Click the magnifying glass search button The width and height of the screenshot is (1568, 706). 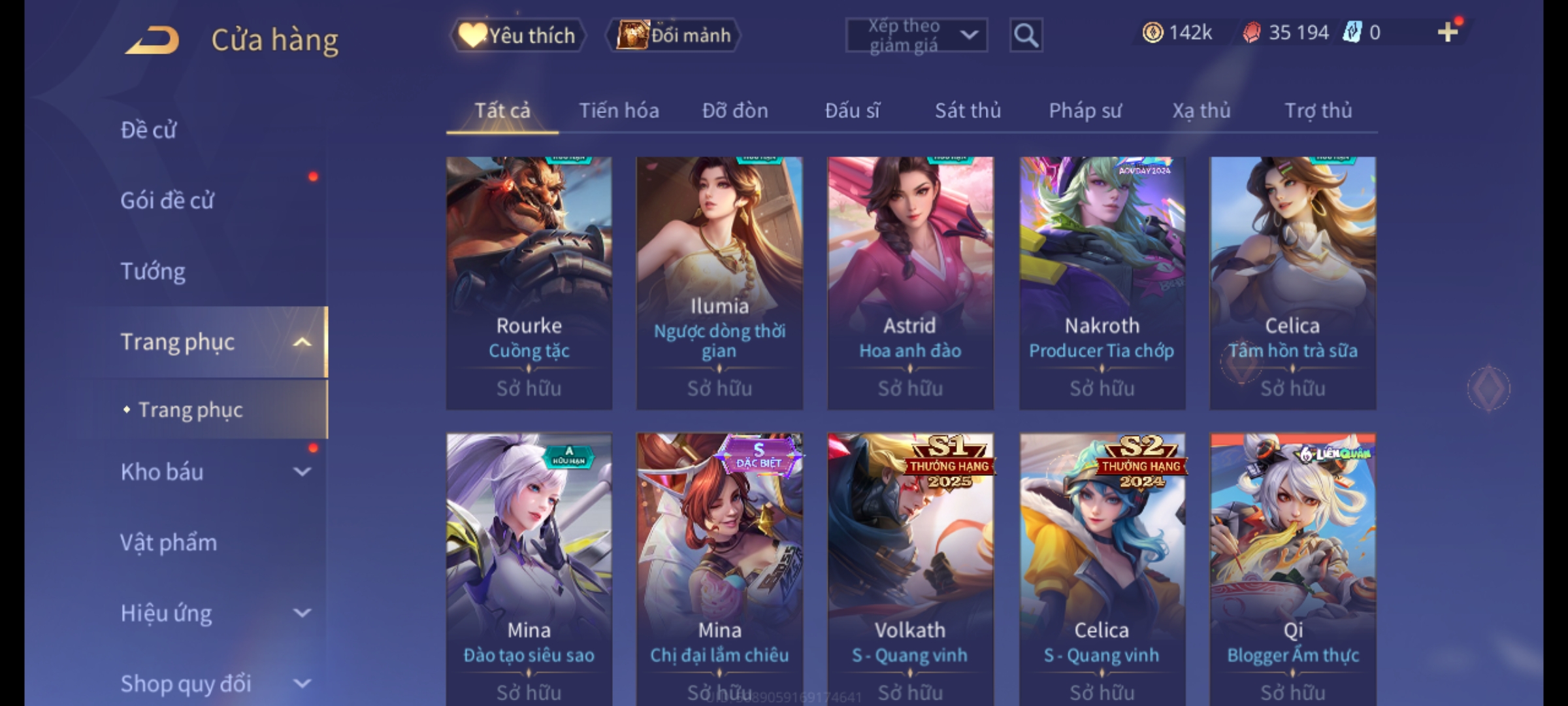pos(1026,35)
